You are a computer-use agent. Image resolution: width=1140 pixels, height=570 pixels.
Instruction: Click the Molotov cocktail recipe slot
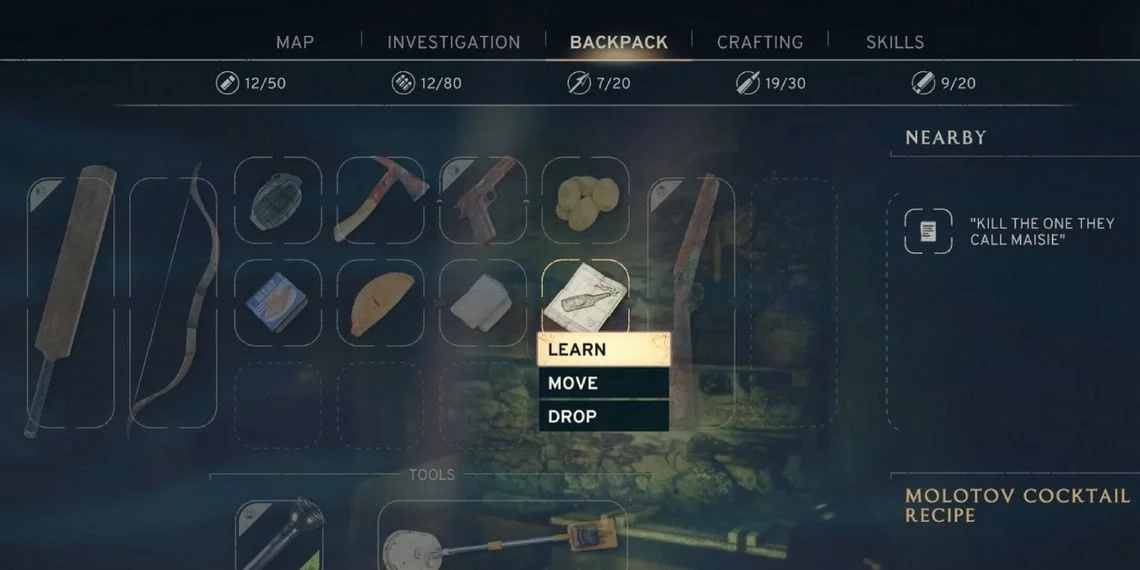(x=586, y=297)
